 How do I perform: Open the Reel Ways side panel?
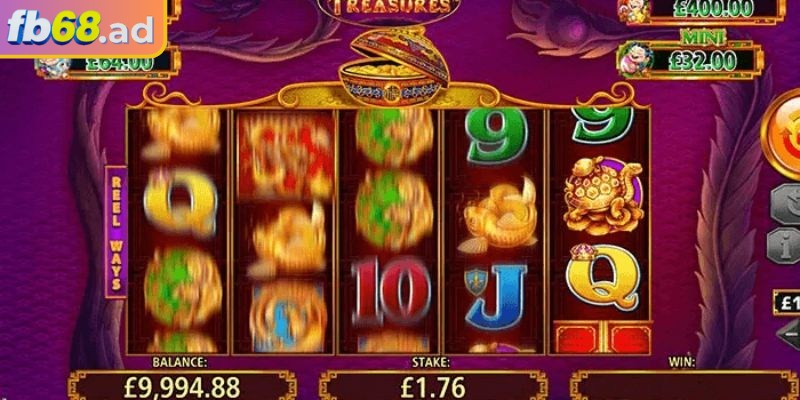point(116,230)
